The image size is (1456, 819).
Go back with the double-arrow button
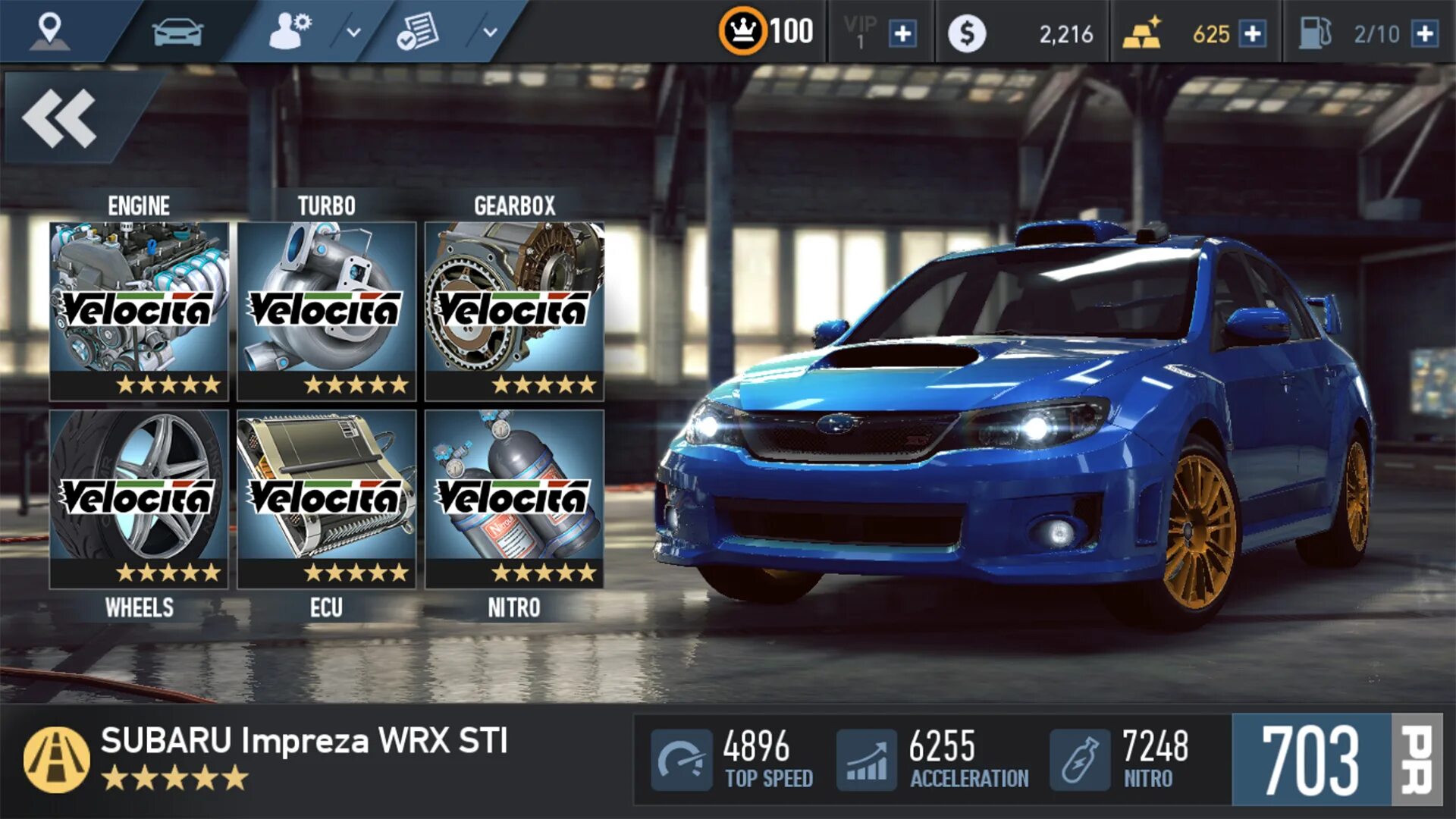[x=61, y=118]
